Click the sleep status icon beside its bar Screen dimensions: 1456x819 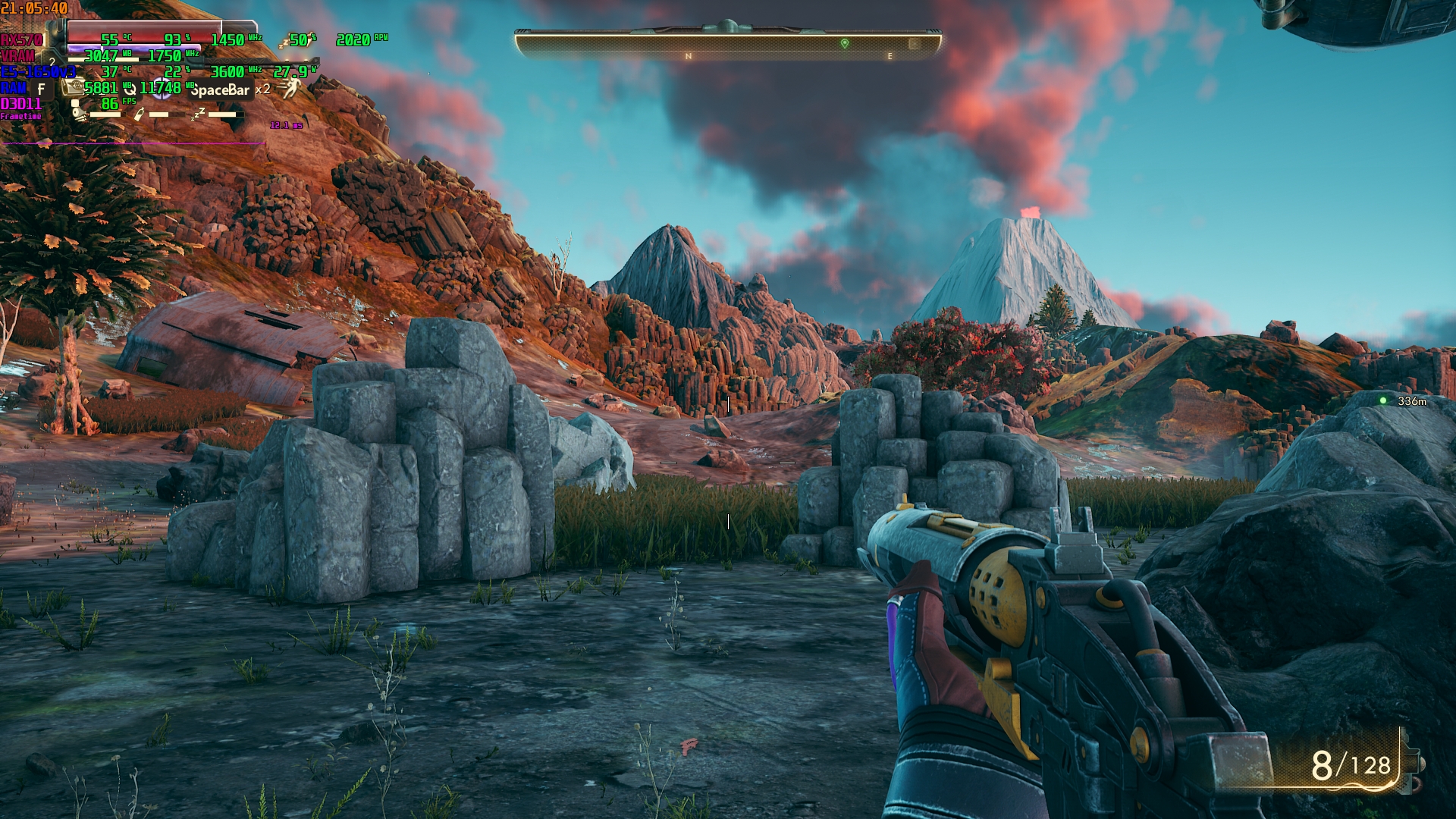pyautogui.click(x=198, y=115)
